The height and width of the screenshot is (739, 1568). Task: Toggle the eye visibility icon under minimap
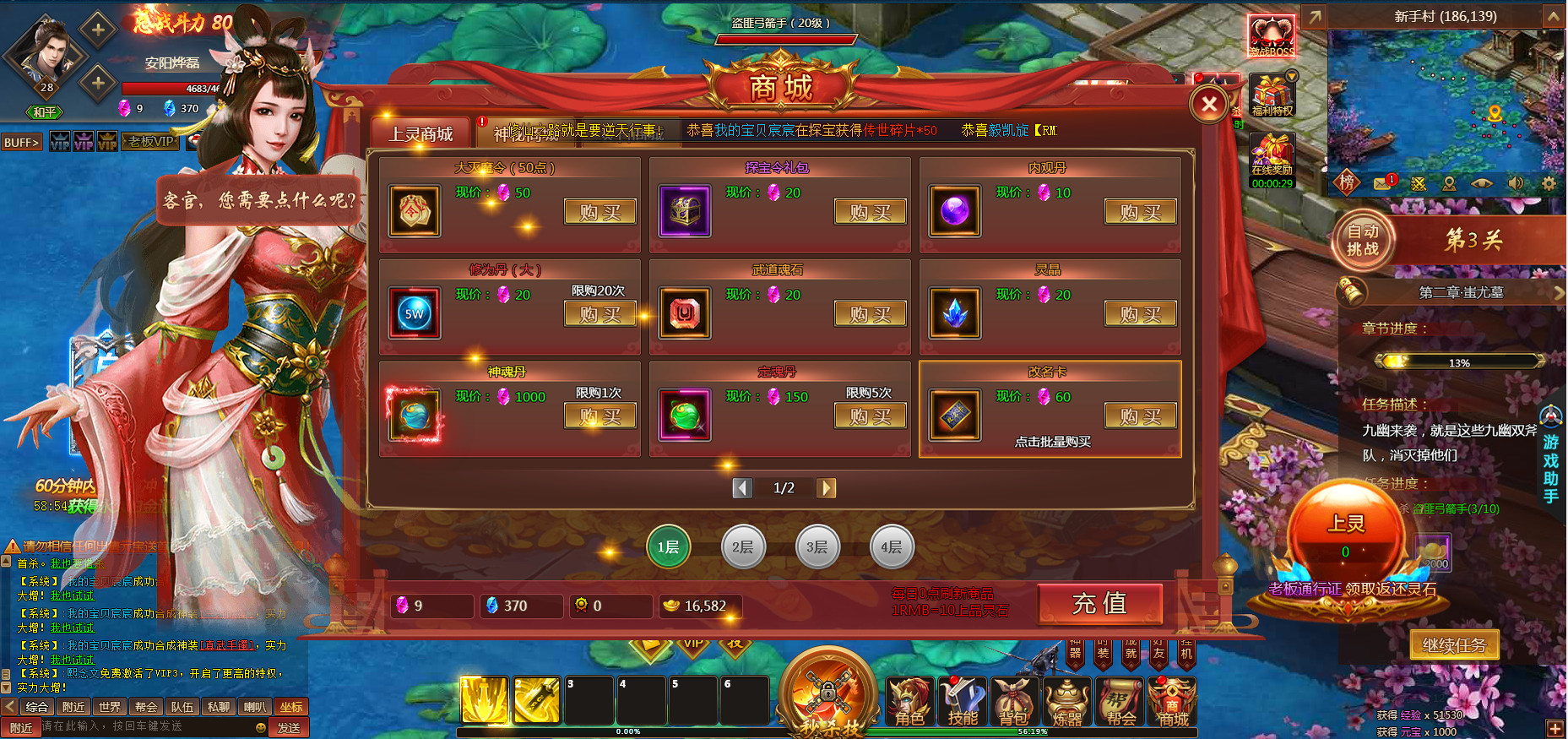point(1482,183)
